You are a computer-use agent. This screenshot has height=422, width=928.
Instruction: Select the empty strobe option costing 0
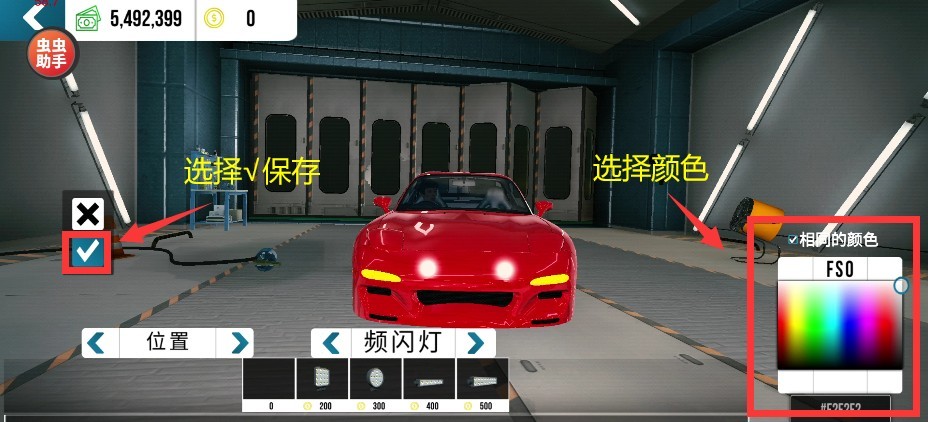270,381
